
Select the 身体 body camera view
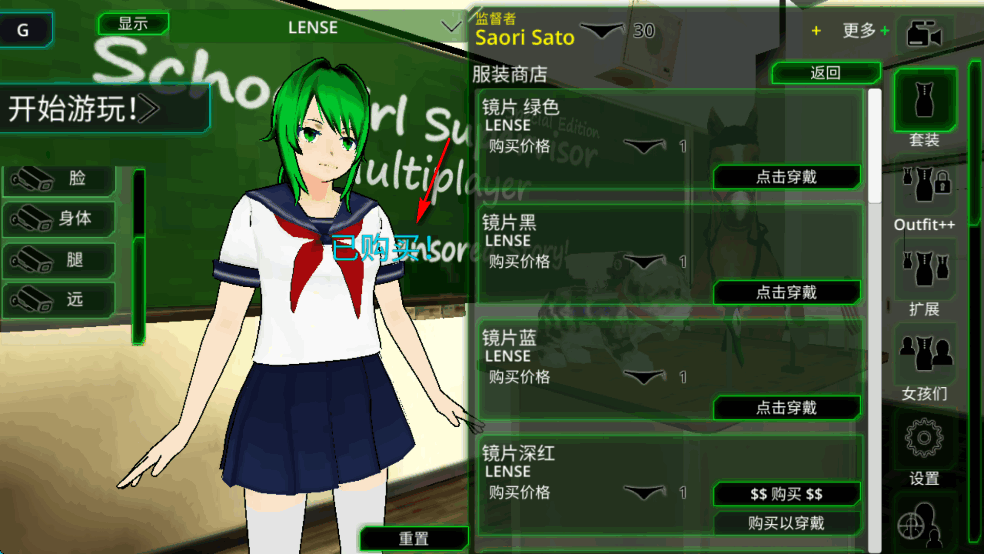point(60,218)
